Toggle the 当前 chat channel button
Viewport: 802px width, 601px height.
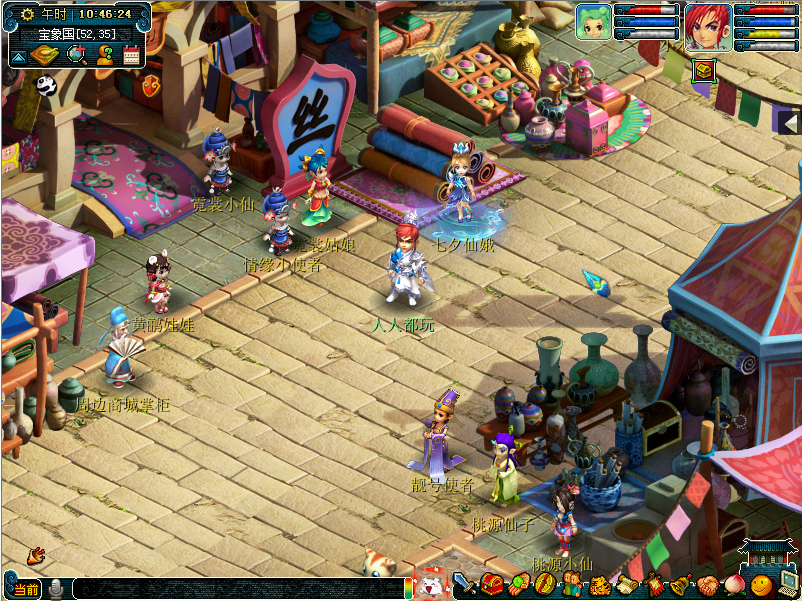coord(24,589)
